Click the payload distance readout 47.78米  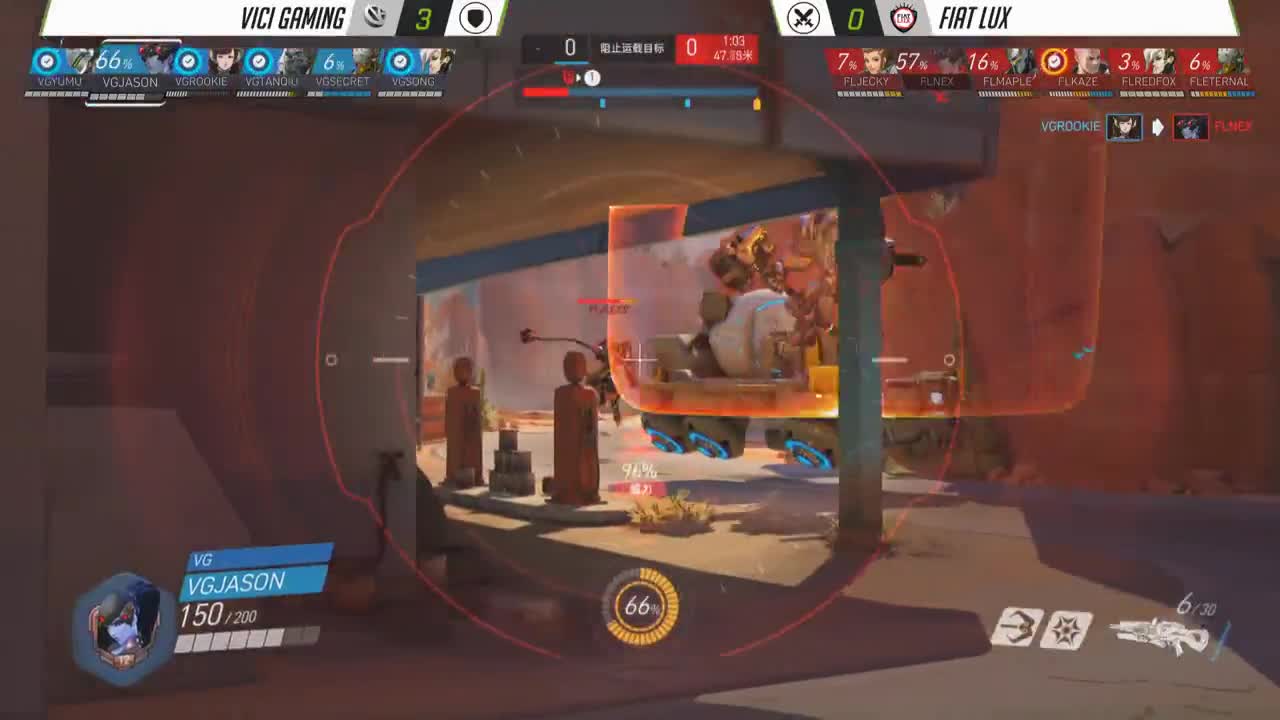click(735, 56)
